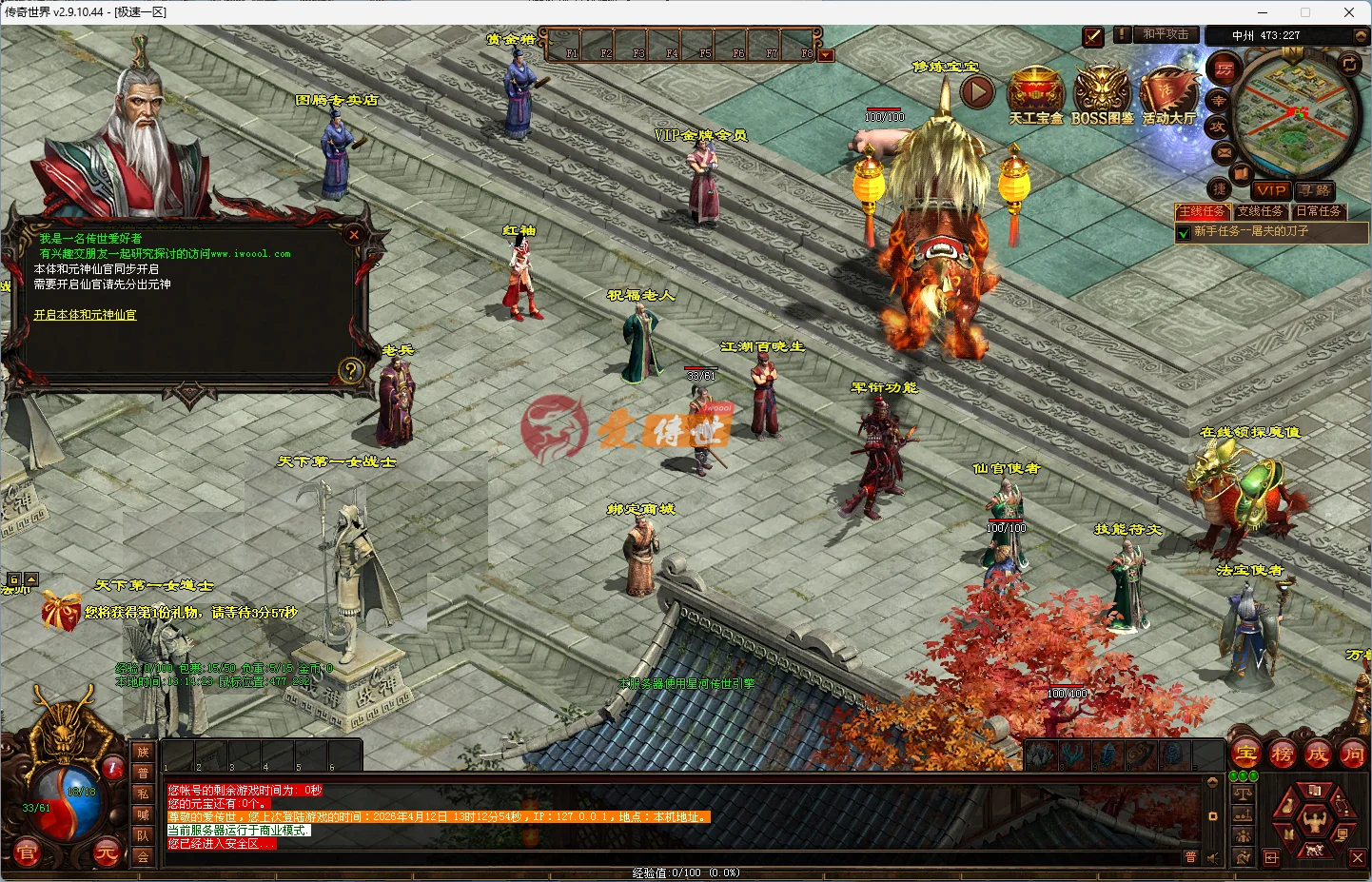Open the mail envelope icon beside the minimap
The width and height of the screenshot is (1372, 882).
click(1224, 151)
